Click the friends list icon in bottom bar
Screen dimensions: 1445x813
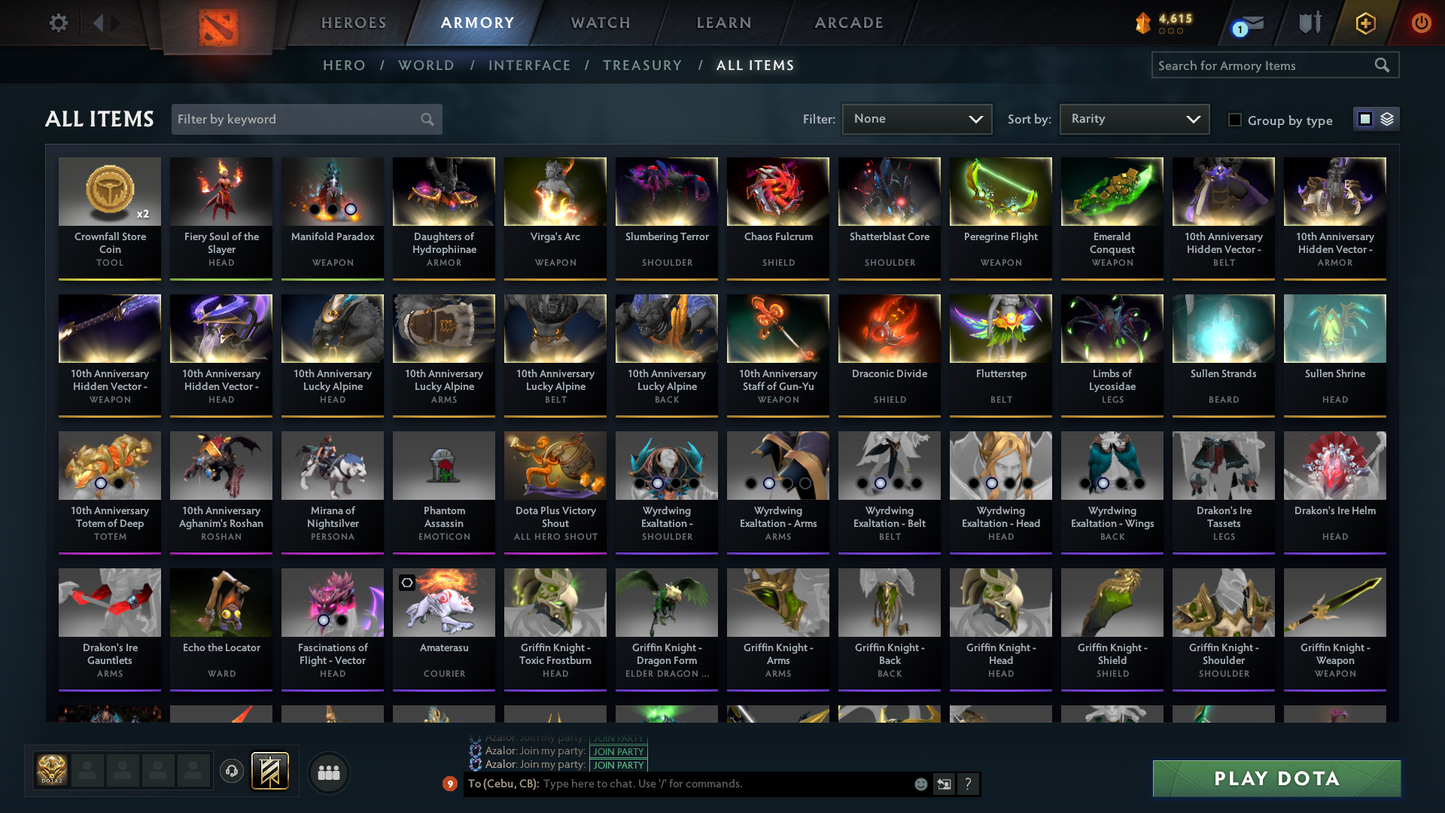coord(328,772)
